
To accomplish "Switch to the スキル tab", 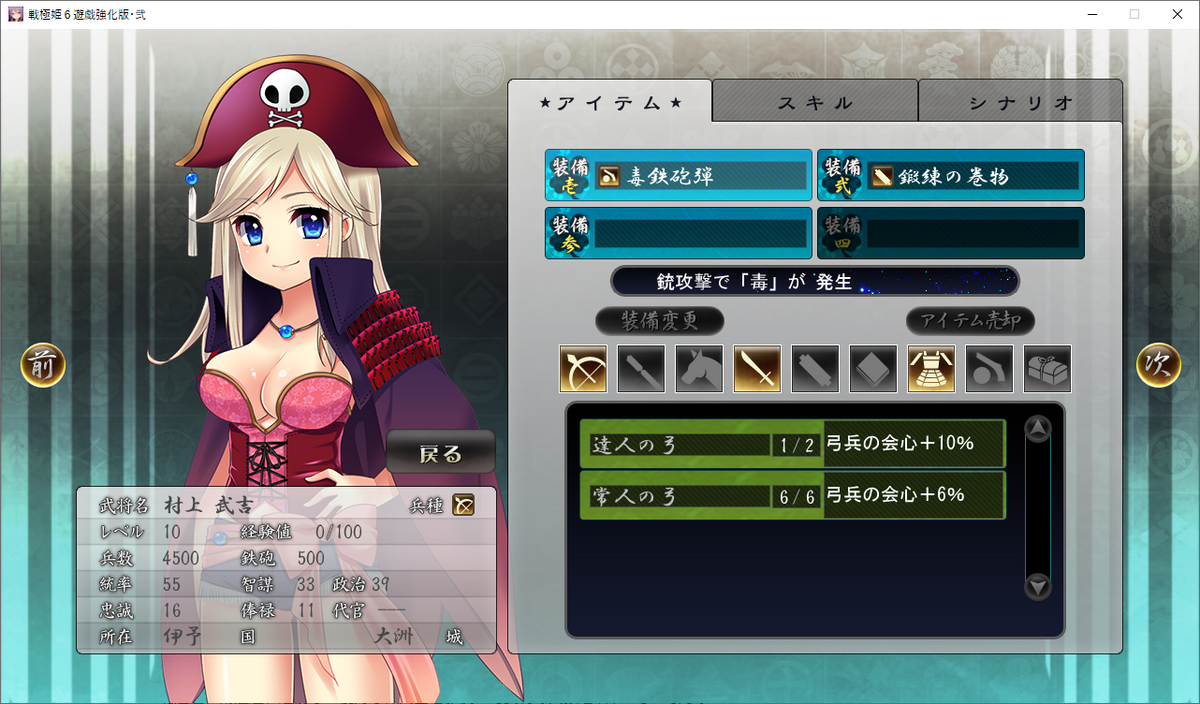I will tap(815, 102).
